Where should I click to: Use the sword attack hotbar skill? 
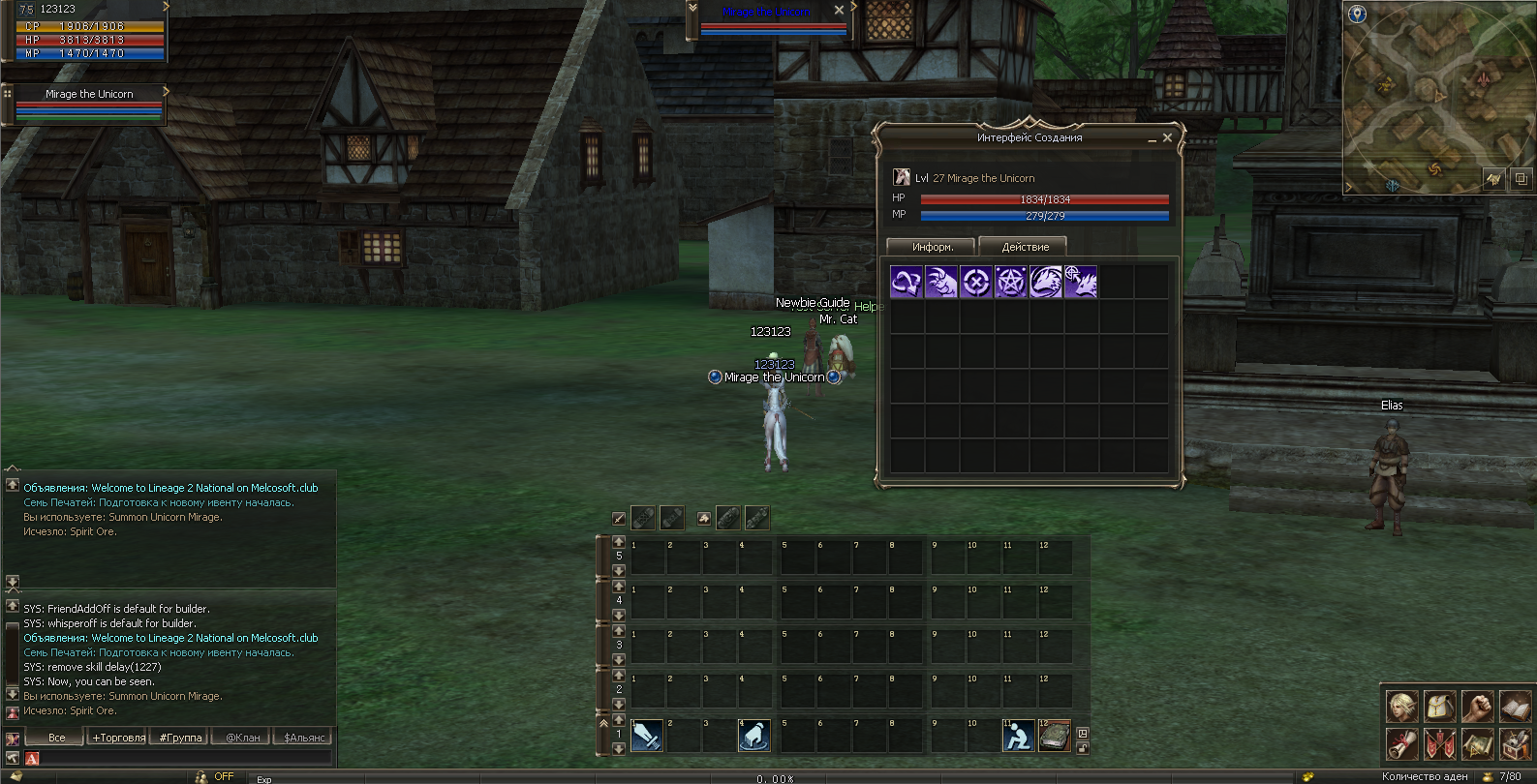pos(647,737)
